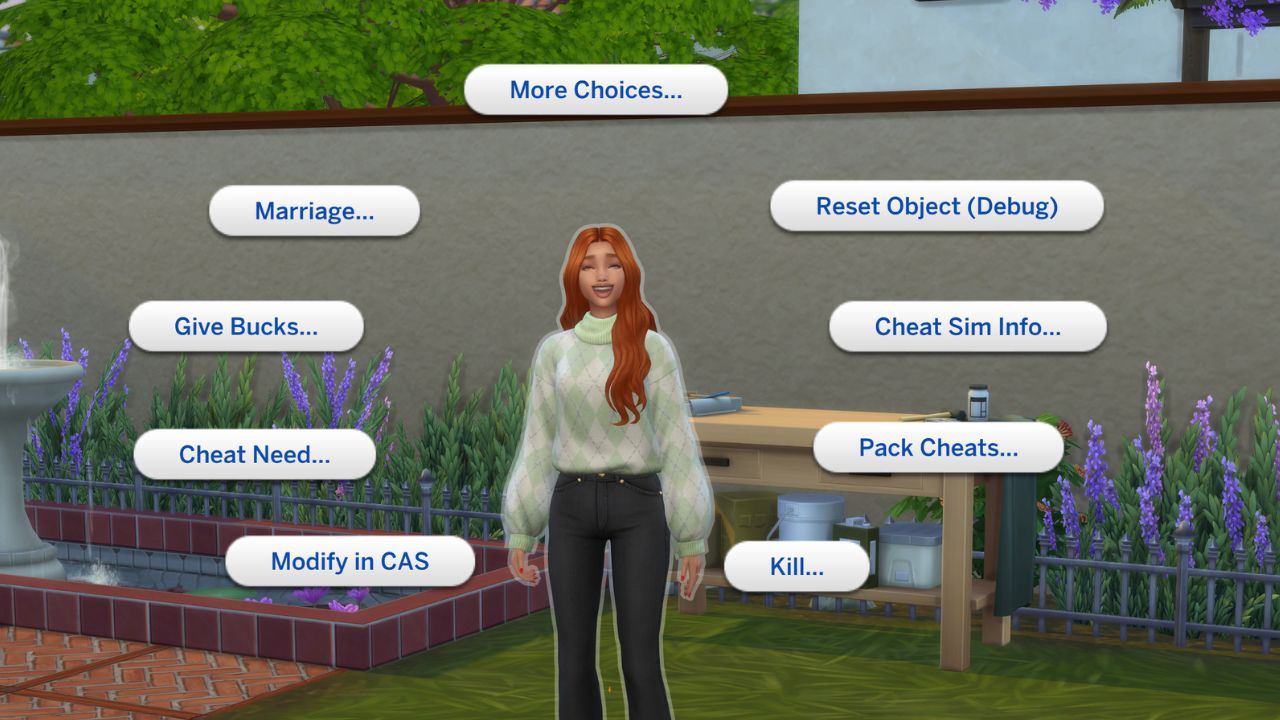
Task: View Sim information with Cheat Sim Info
Action: click(967, 326)
